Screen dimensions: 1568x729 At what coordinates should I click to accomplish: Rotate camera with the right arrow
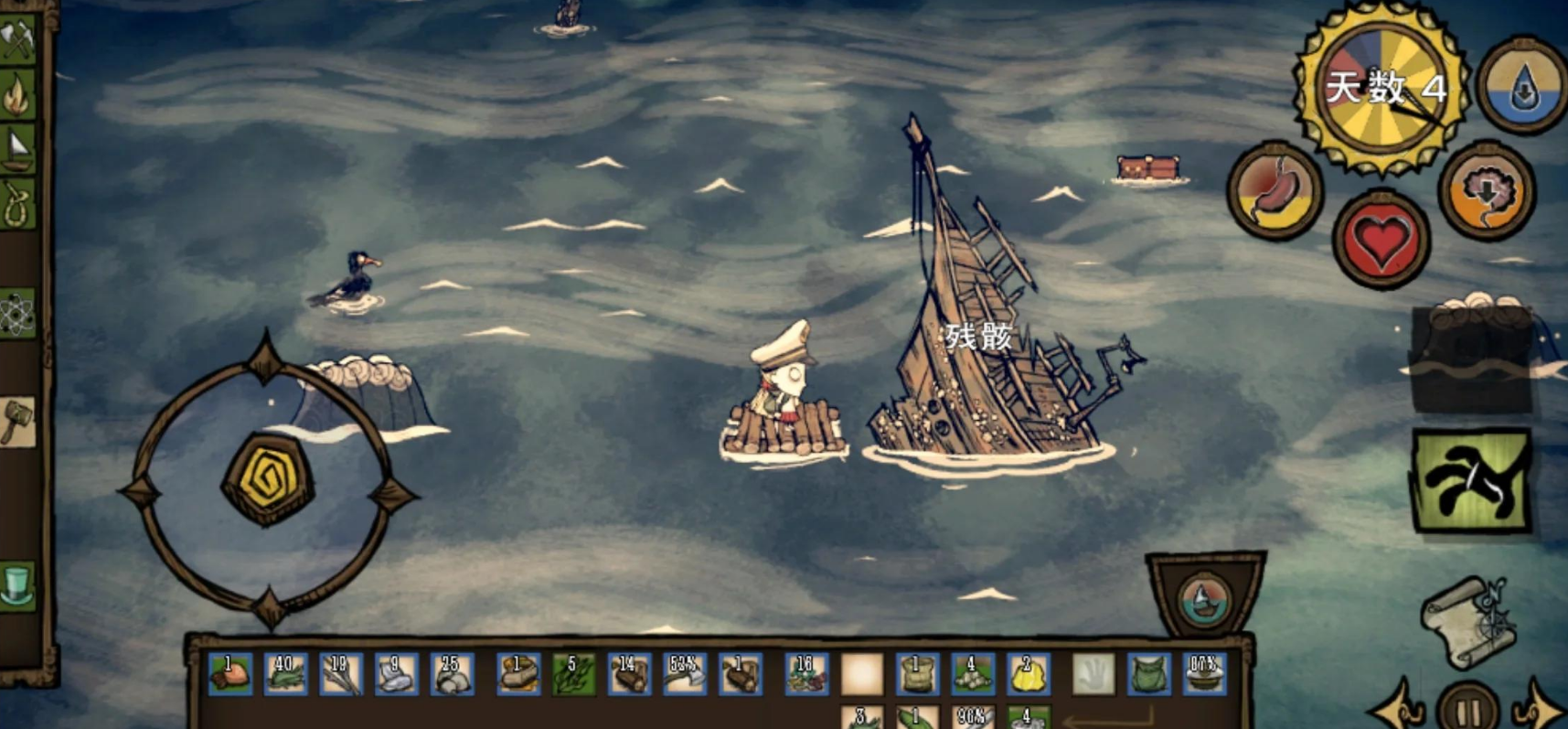pyautogui.click(x=1541, y=709)
